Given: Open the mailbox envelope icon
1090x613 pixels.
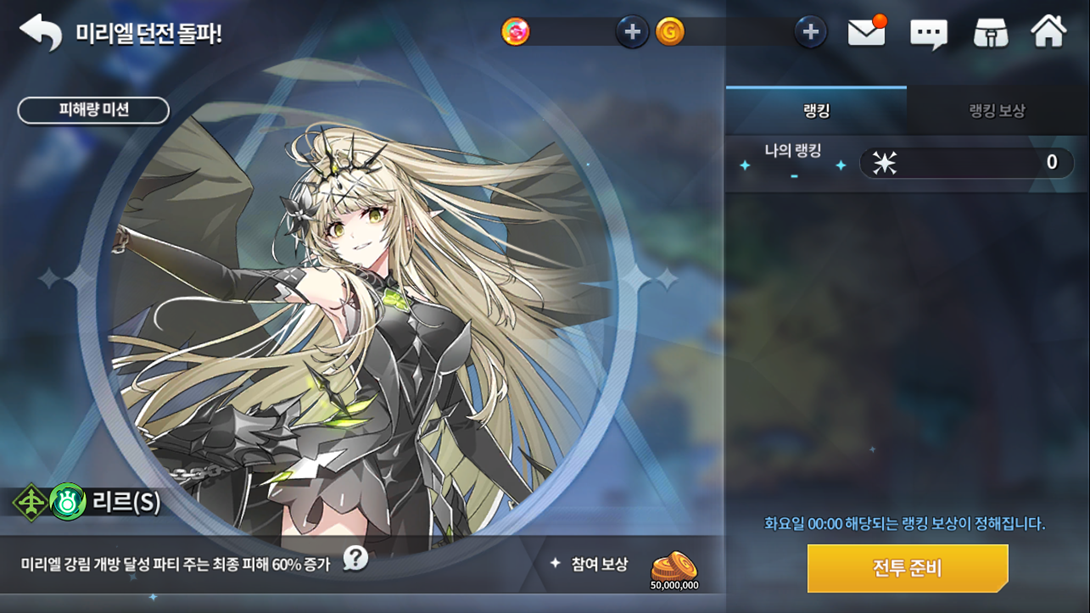Looking at the screenshot, I should [866, 32].
